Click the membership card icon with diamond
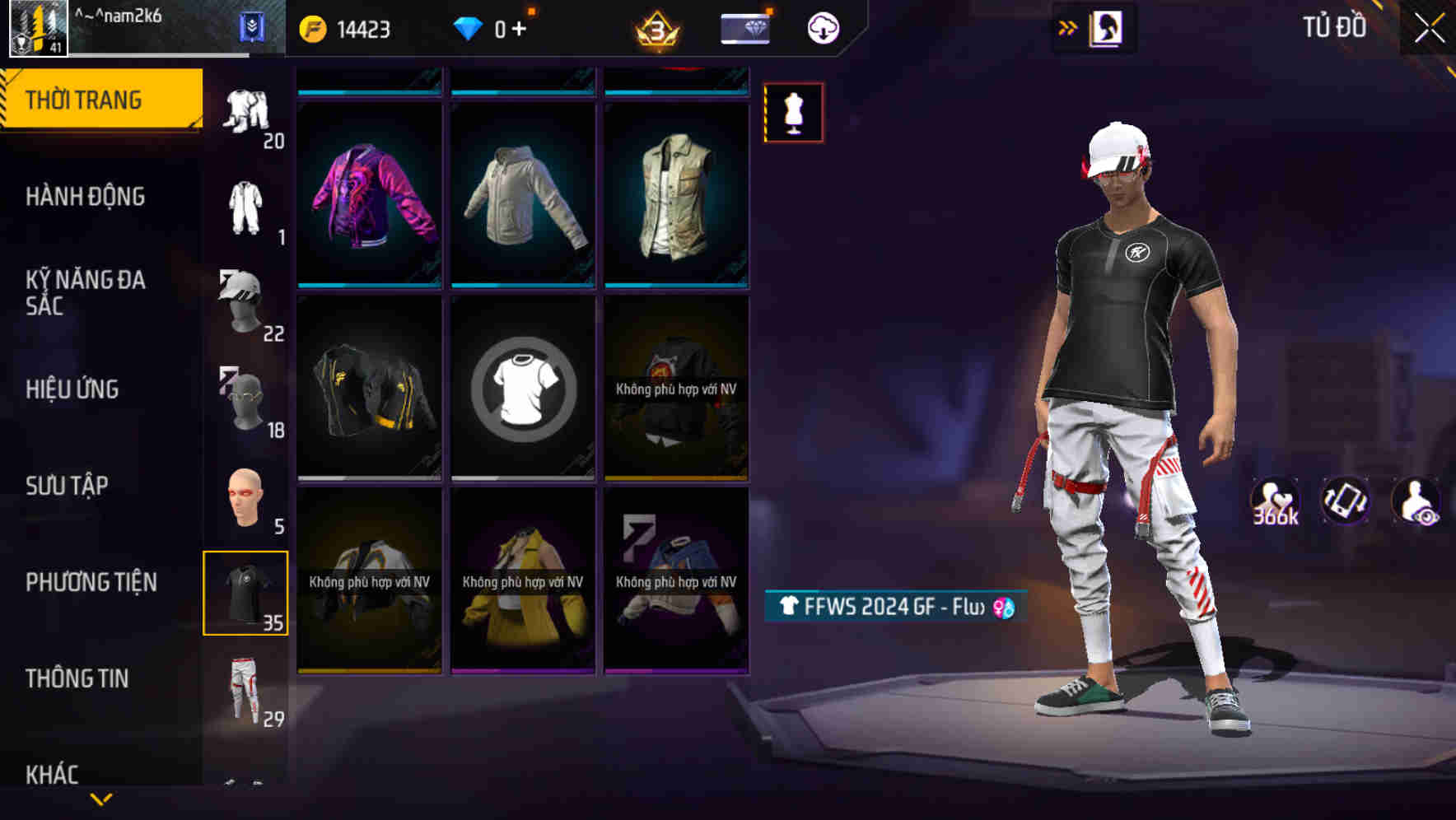1456x820 pixels. 744,27
